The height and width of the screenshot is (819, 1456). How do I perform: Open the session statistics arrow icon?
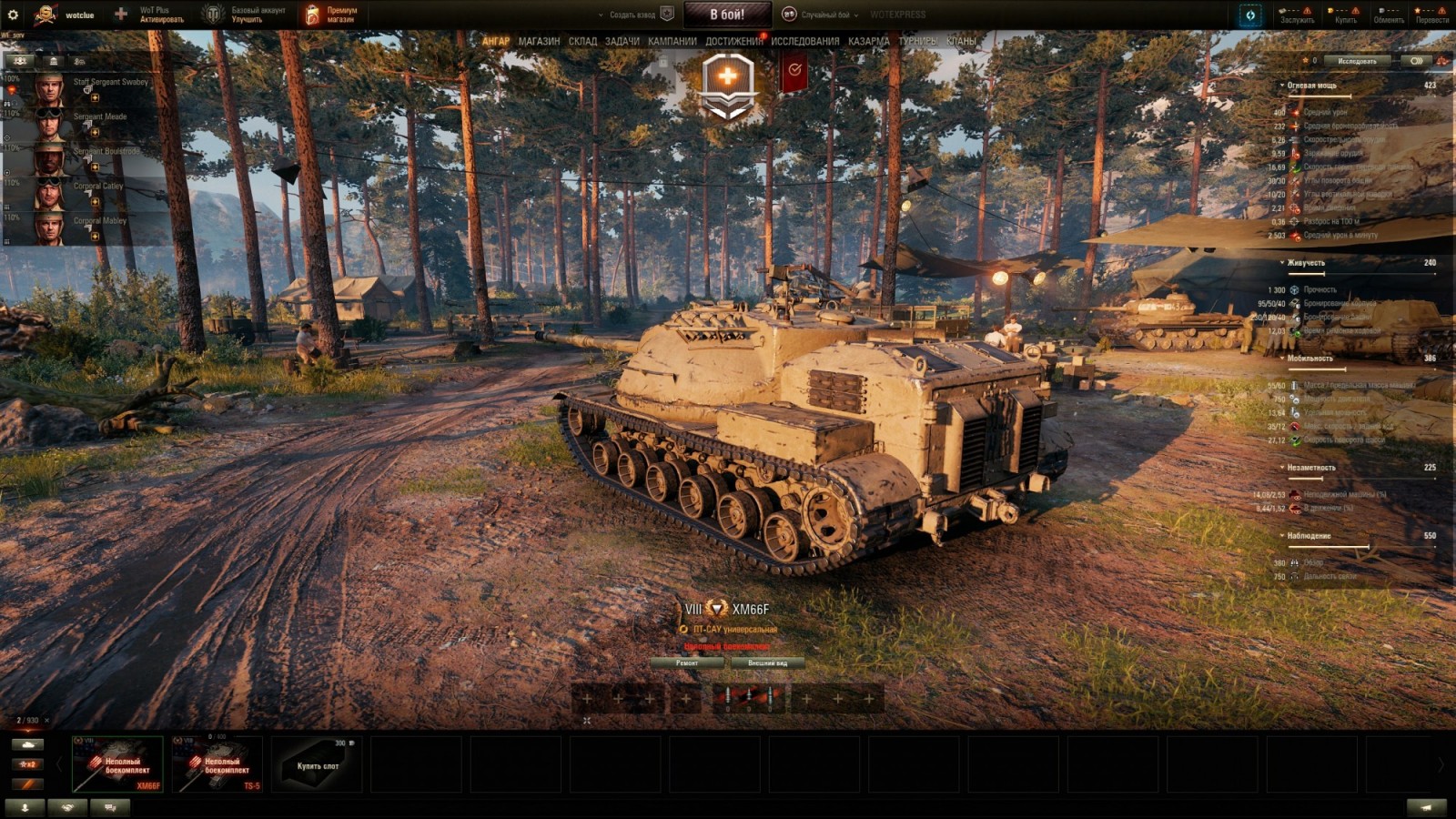coord(24,807)
